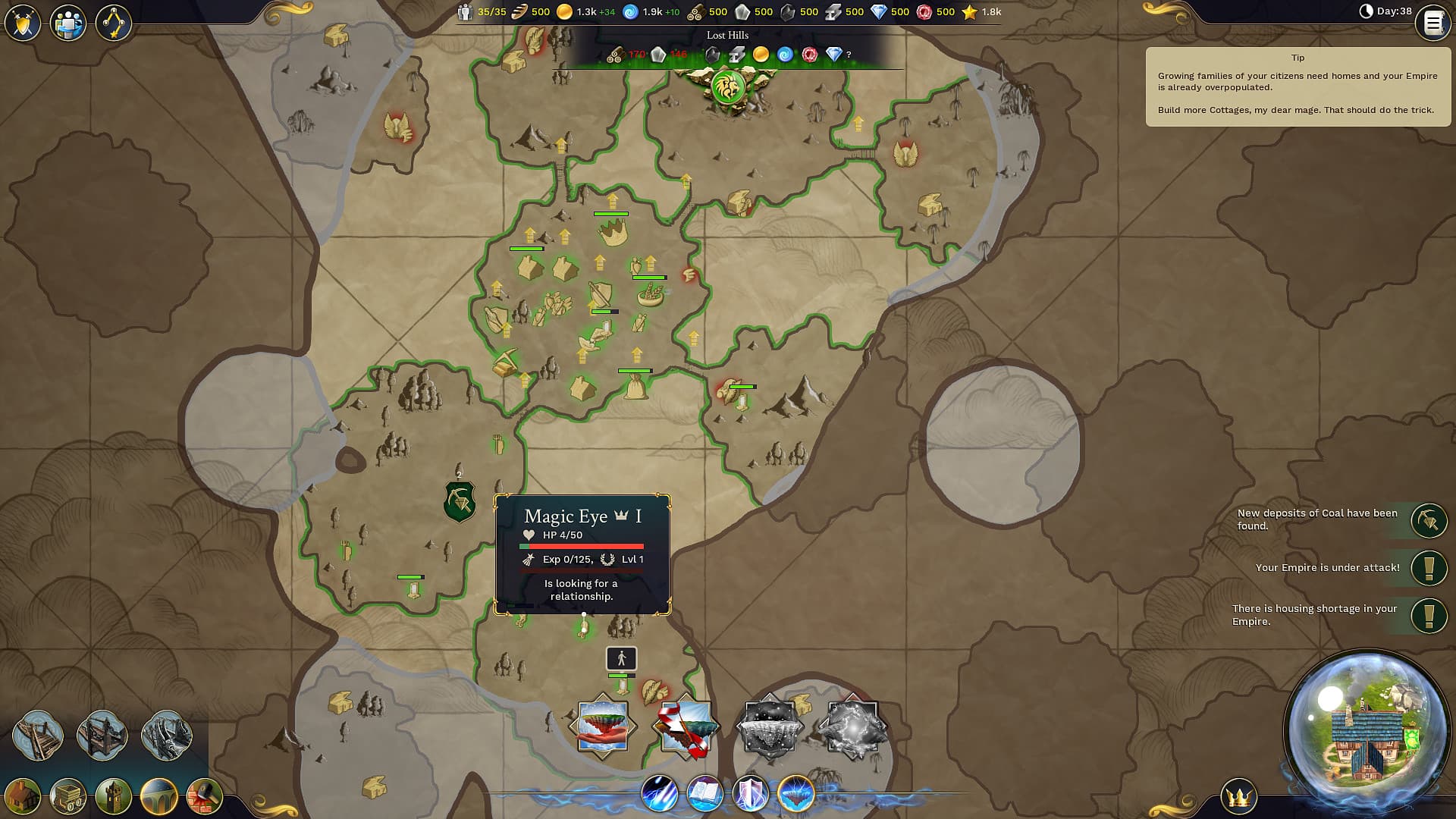Select the shield protection spell icon

click(751, 794)
